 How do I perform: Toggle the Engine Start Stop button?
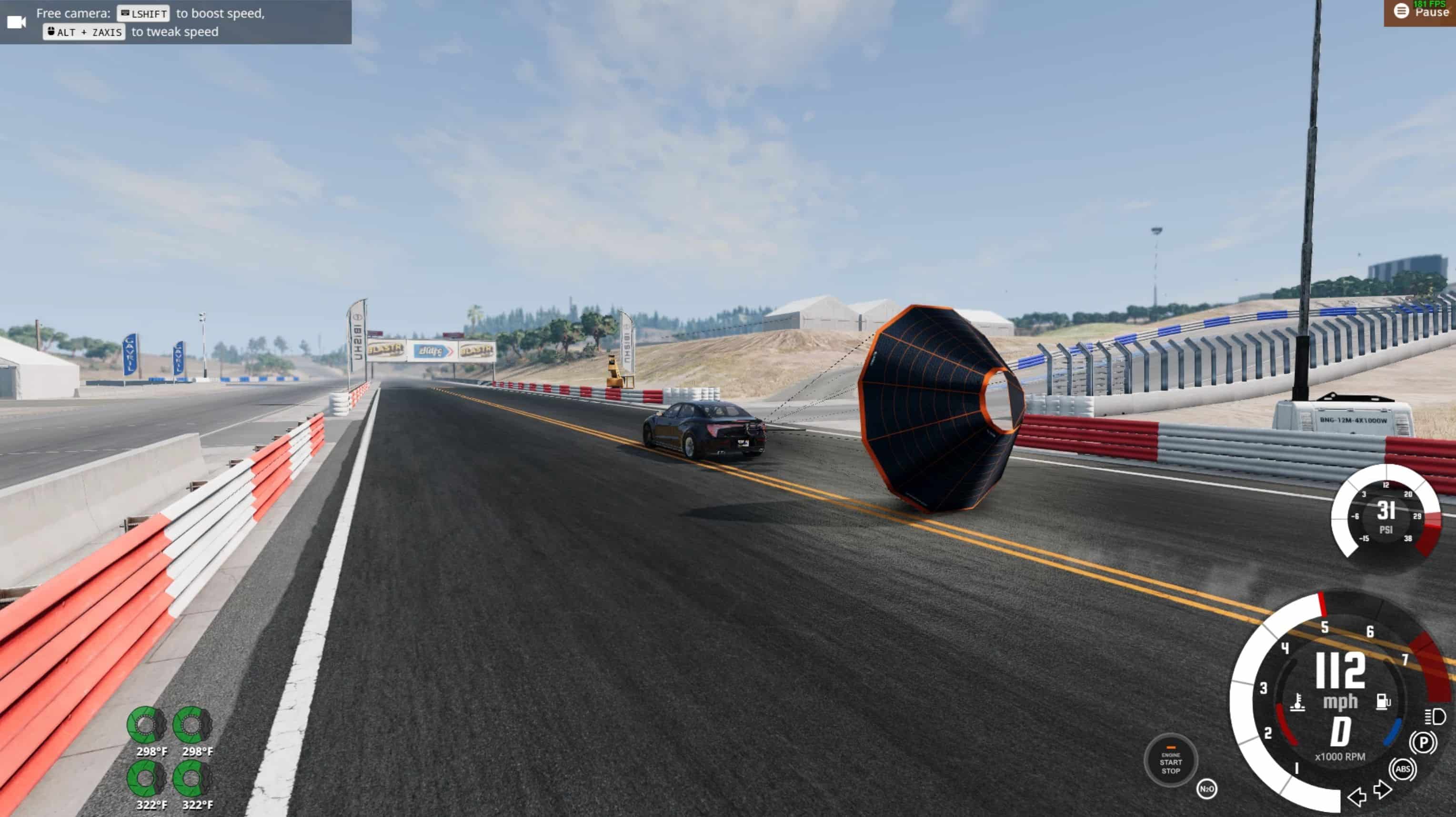pyautogui.click(x=1171, y=762)
